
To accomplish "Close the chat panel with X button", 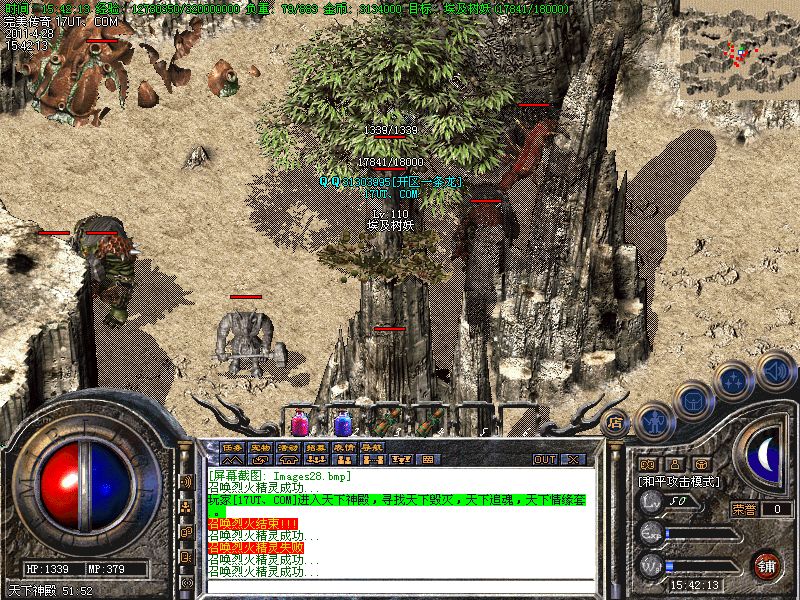I will (574, 459).
